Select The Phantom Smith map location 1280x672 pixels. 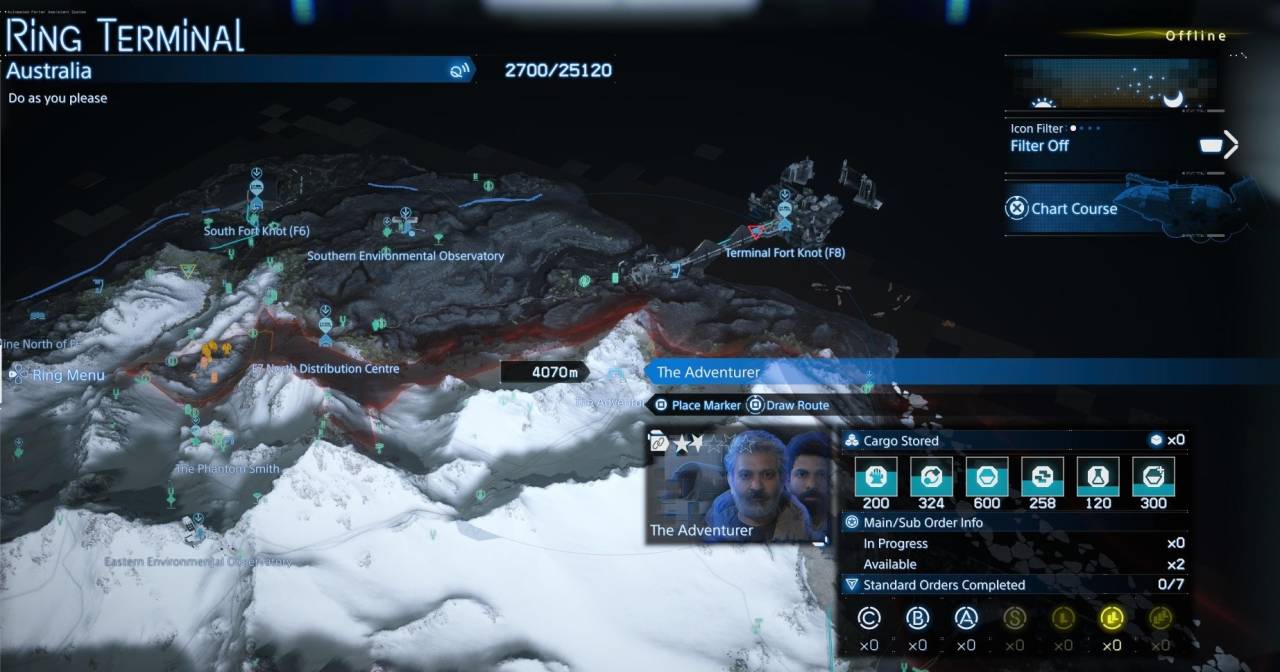[x=227, y=468]
